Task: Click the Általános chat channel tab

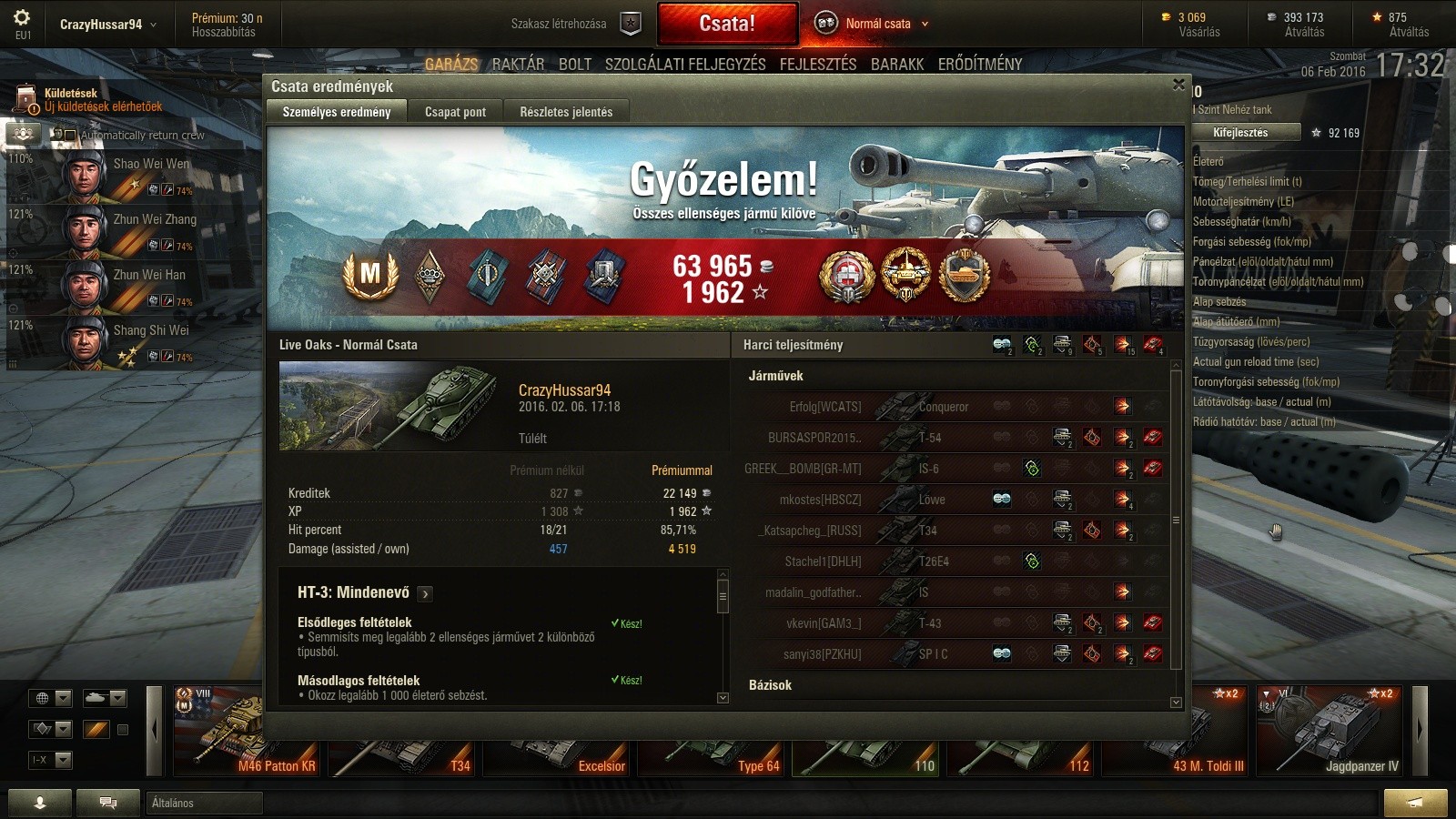Action: (204, 803)
